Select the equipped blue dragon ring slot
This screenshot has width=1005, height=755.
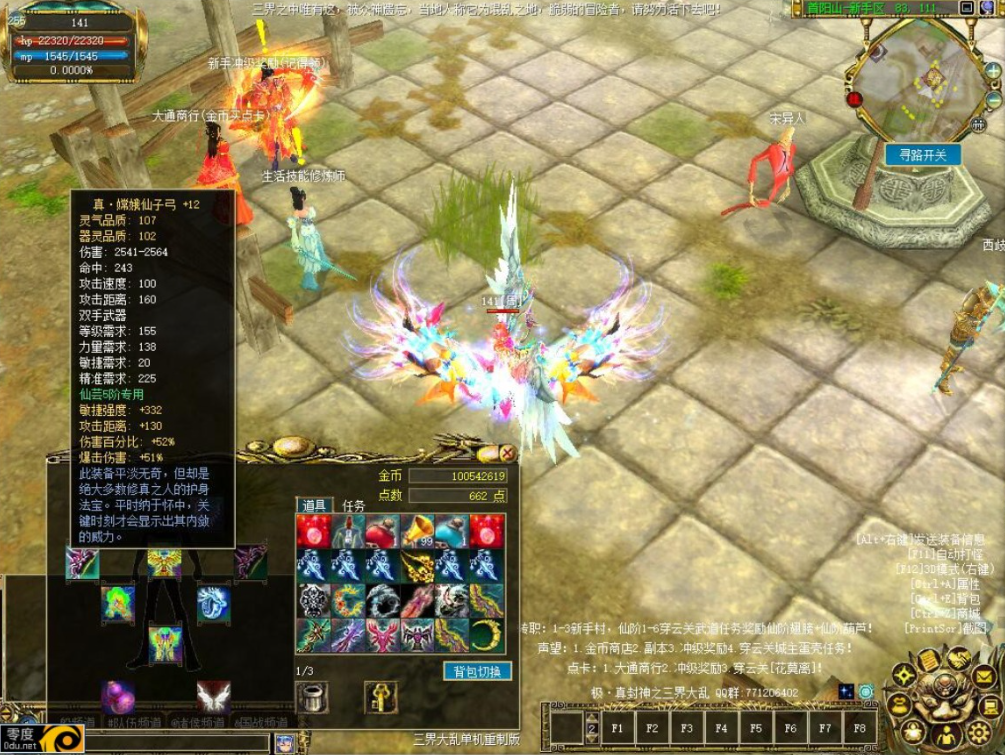(212, 602)
